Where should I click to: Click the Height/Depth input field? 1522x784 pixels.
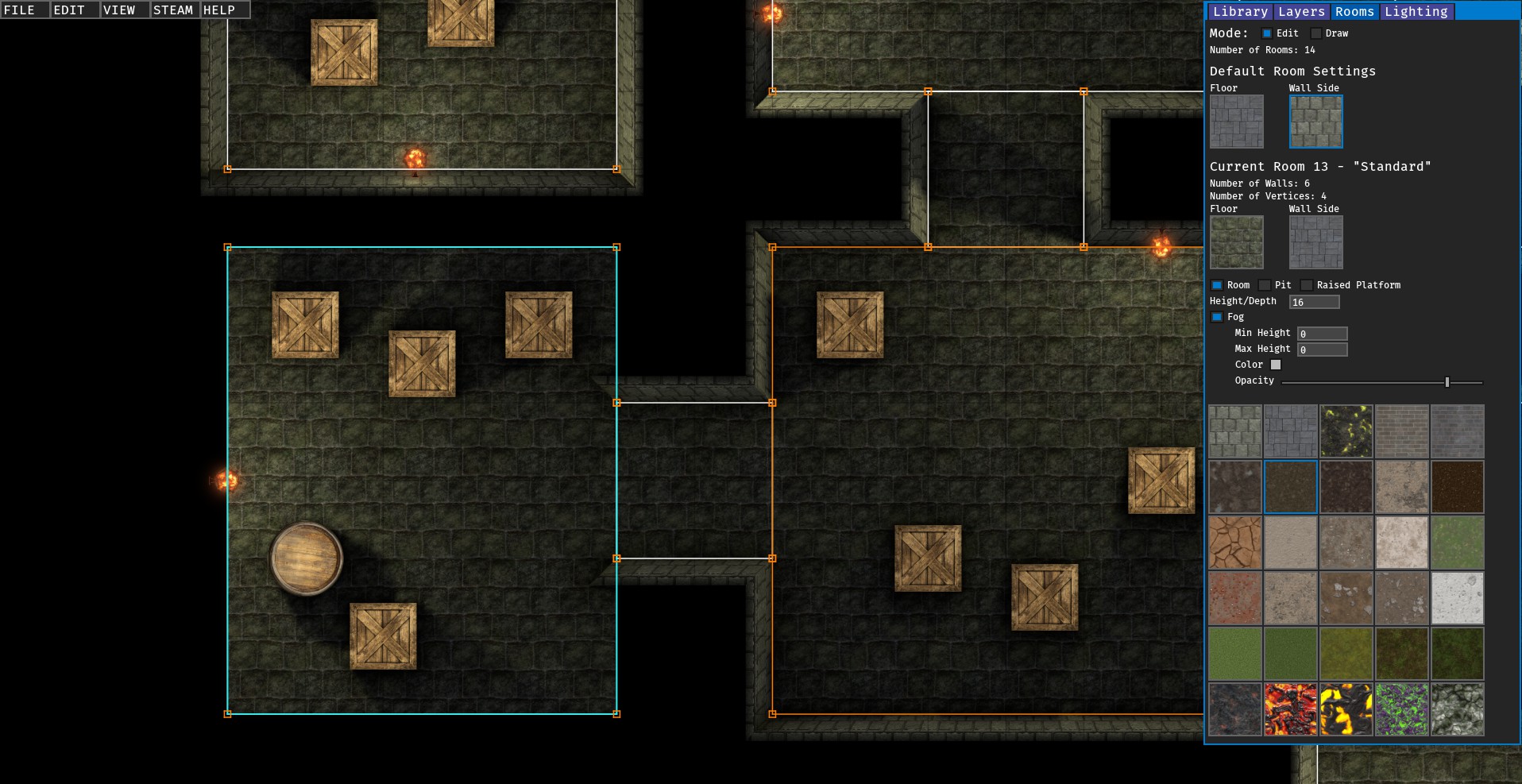[1315, 302]
